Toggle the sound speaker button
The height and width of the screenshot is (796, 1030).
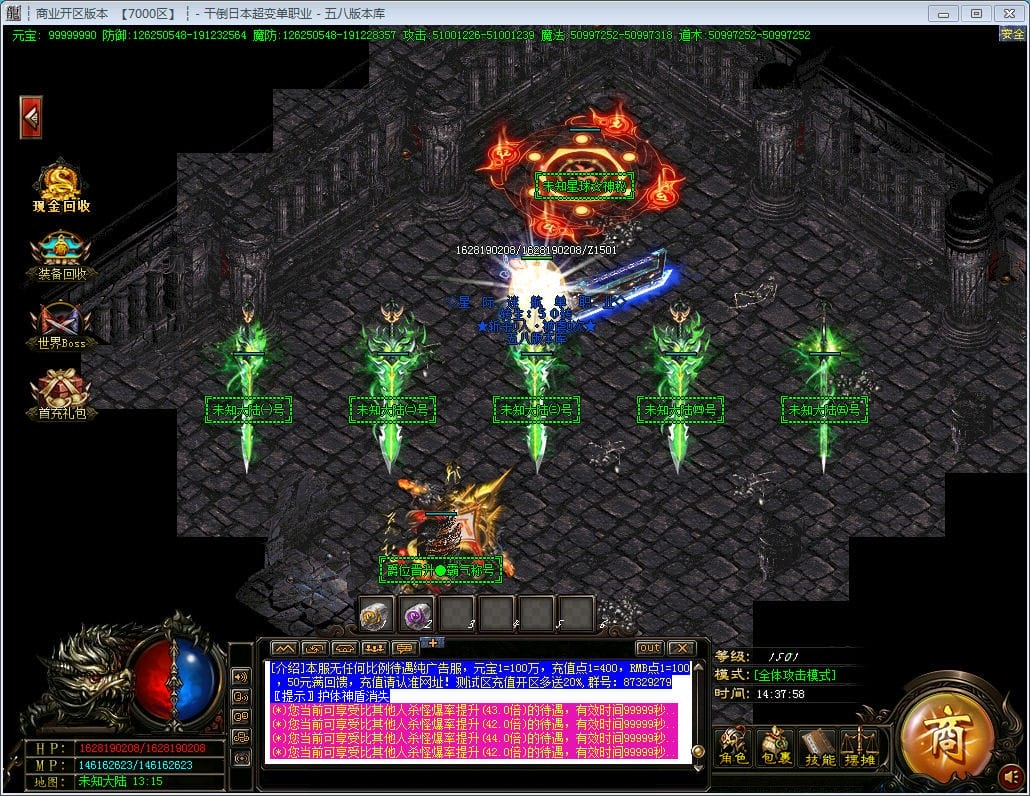pos(1011,775)
